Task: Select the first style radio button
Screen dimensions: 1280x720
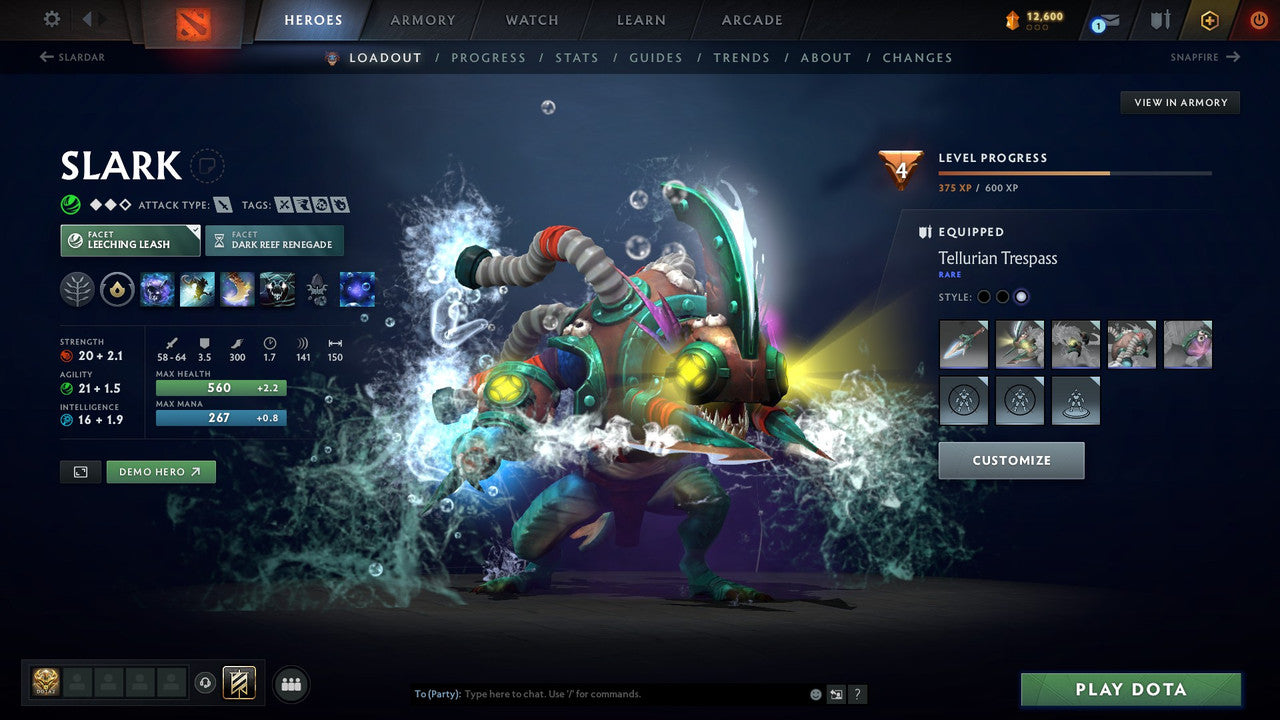Action: (983, 296)
